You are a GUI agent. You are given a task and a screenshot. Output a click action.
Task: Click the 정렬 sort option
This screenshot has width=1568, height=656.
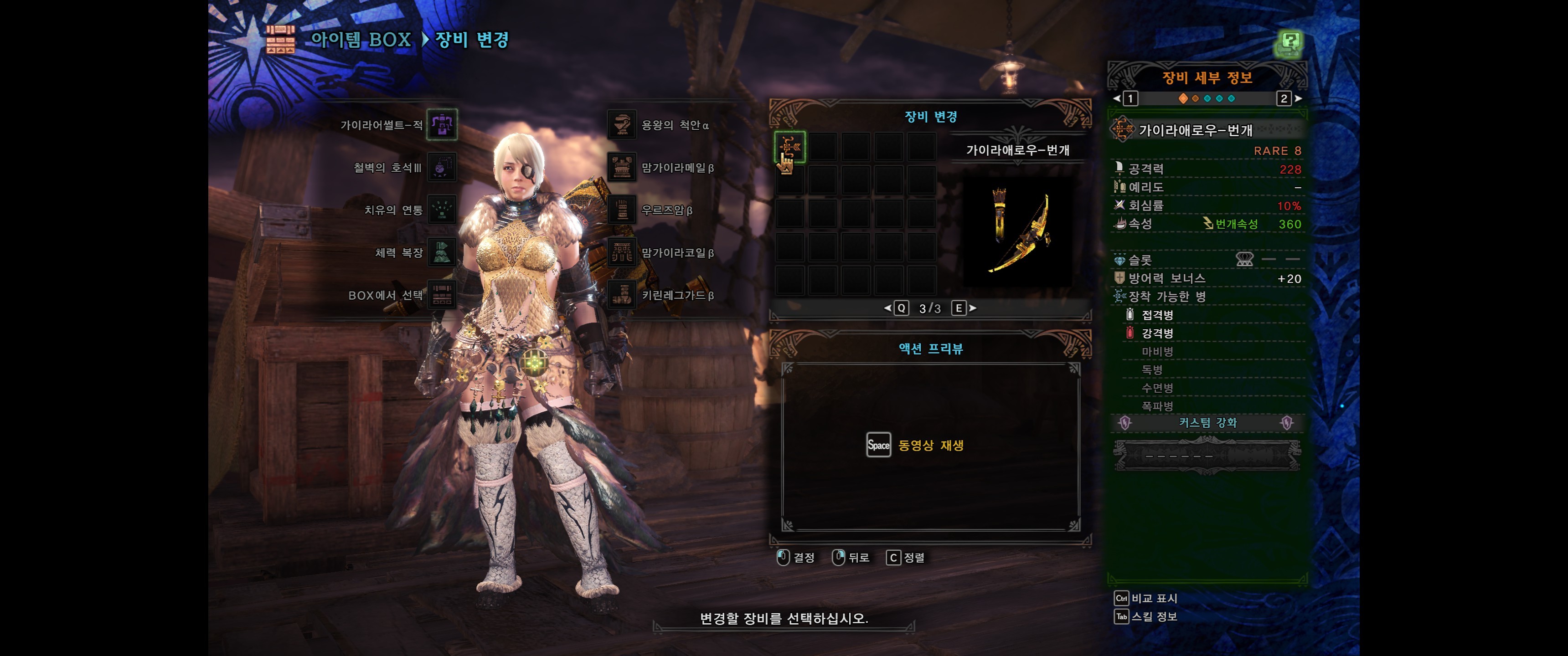click(x=906, y=558)
